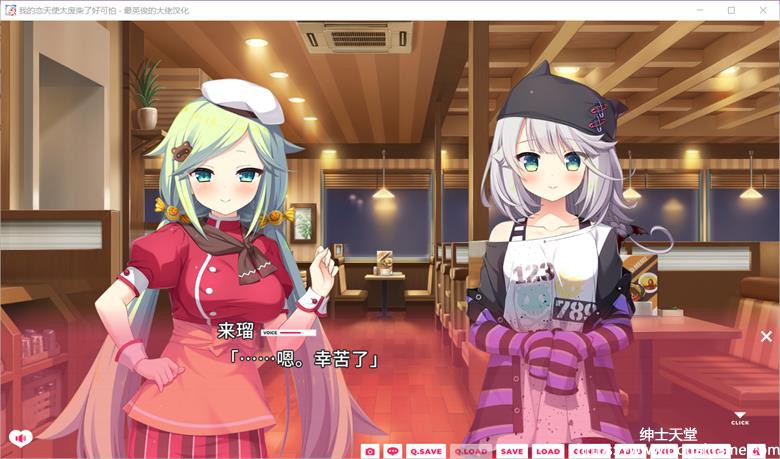Viewport: 780px width, 459px height.
Task: Advance dialogue with the CLICK arrow
Action: point(739,417)
